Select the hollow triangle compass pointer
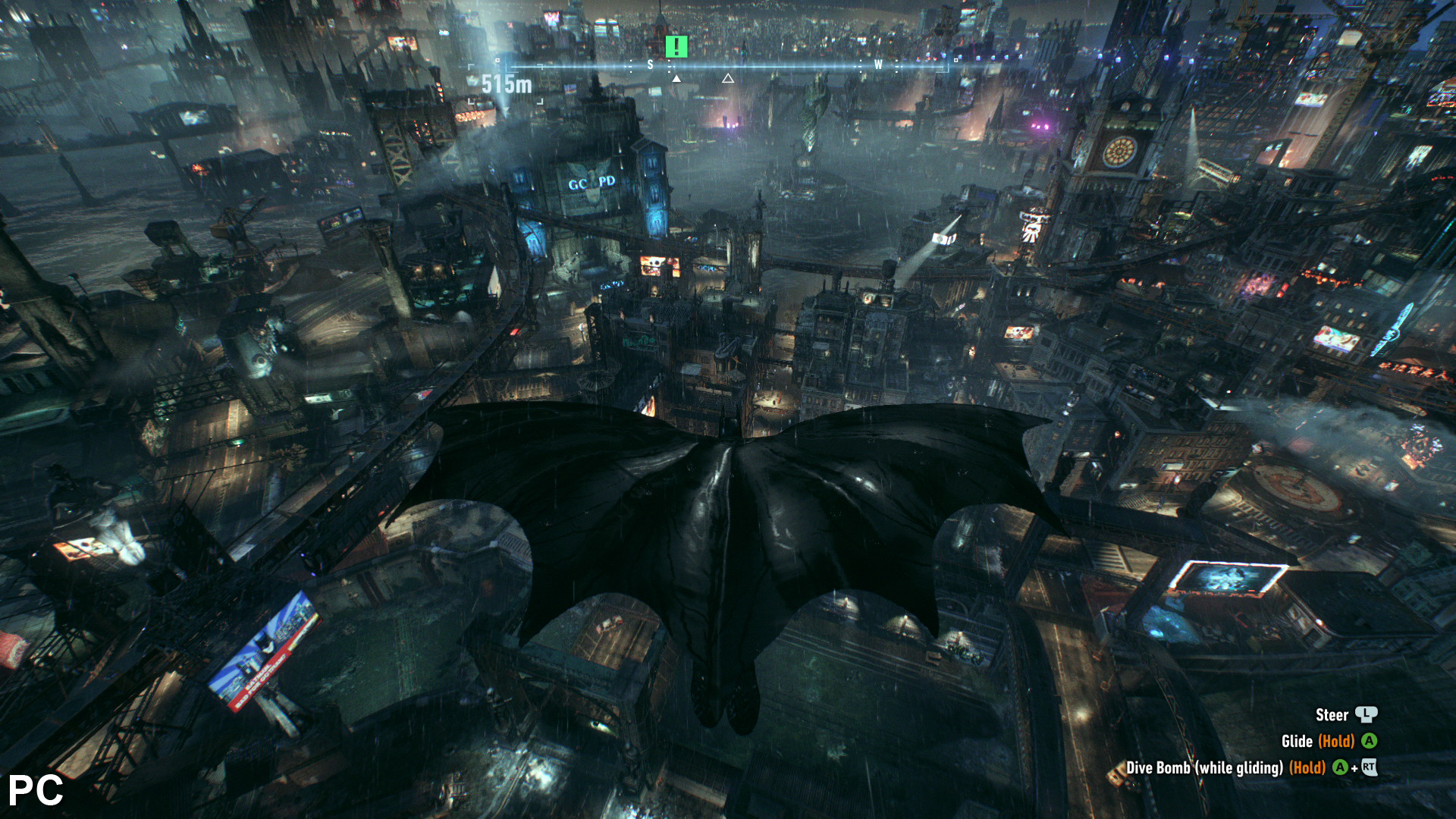This screenshot has width=1456, height=819. 728,78
